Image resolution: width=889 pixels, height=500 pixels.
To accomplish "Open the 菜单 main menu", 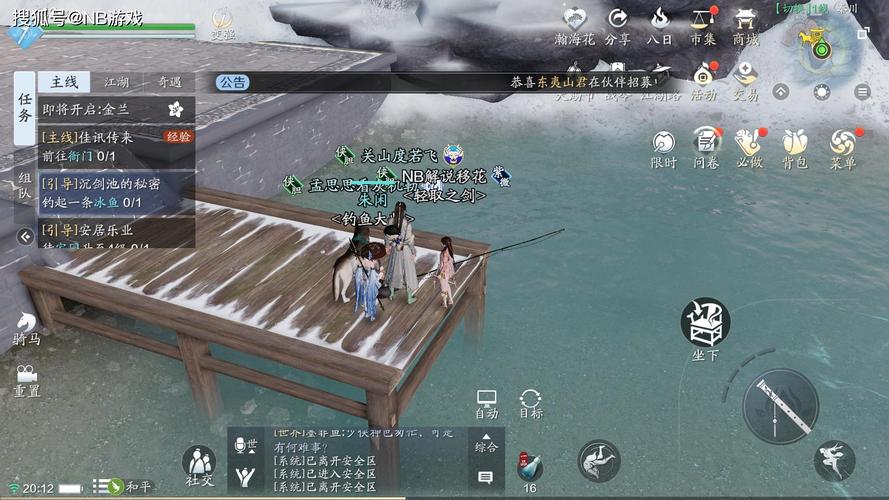I will (x=843, y=146).
